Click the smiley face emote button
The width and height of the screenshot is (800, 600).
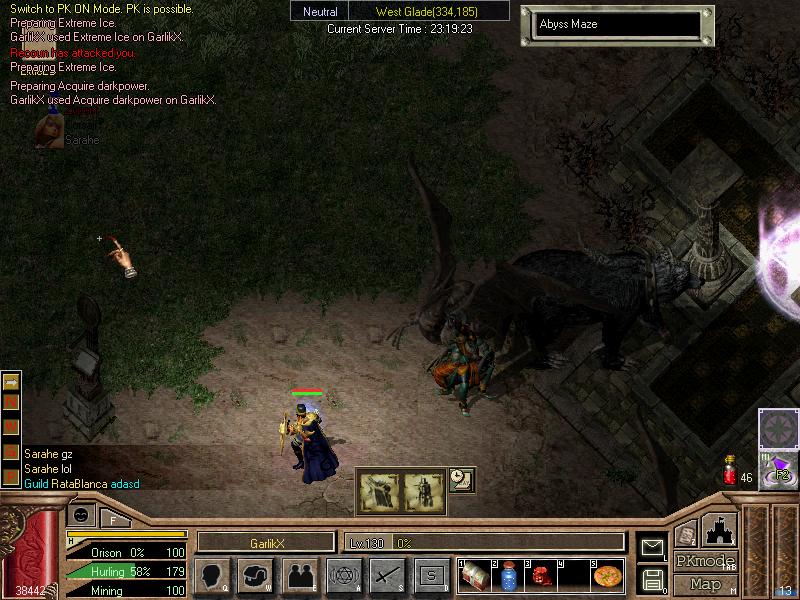81,514
